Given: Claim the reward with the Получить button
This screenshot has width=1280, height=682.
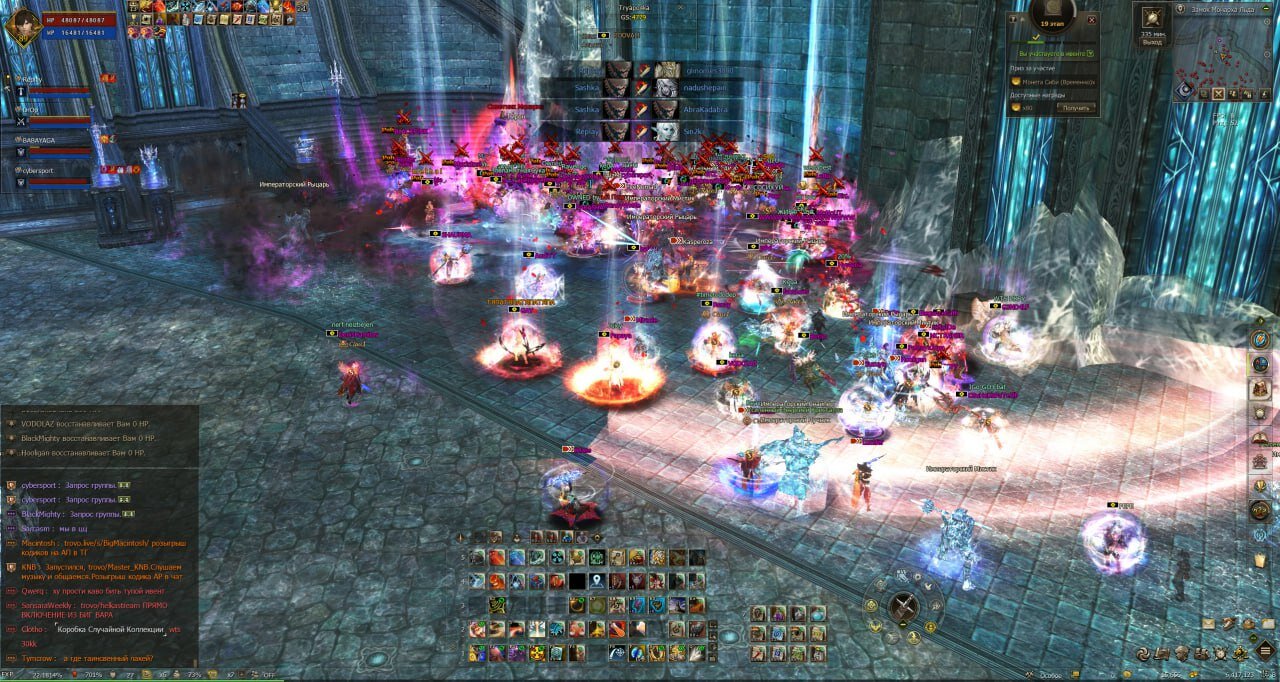Looking at the screenshot, I should click(1075, 108).
